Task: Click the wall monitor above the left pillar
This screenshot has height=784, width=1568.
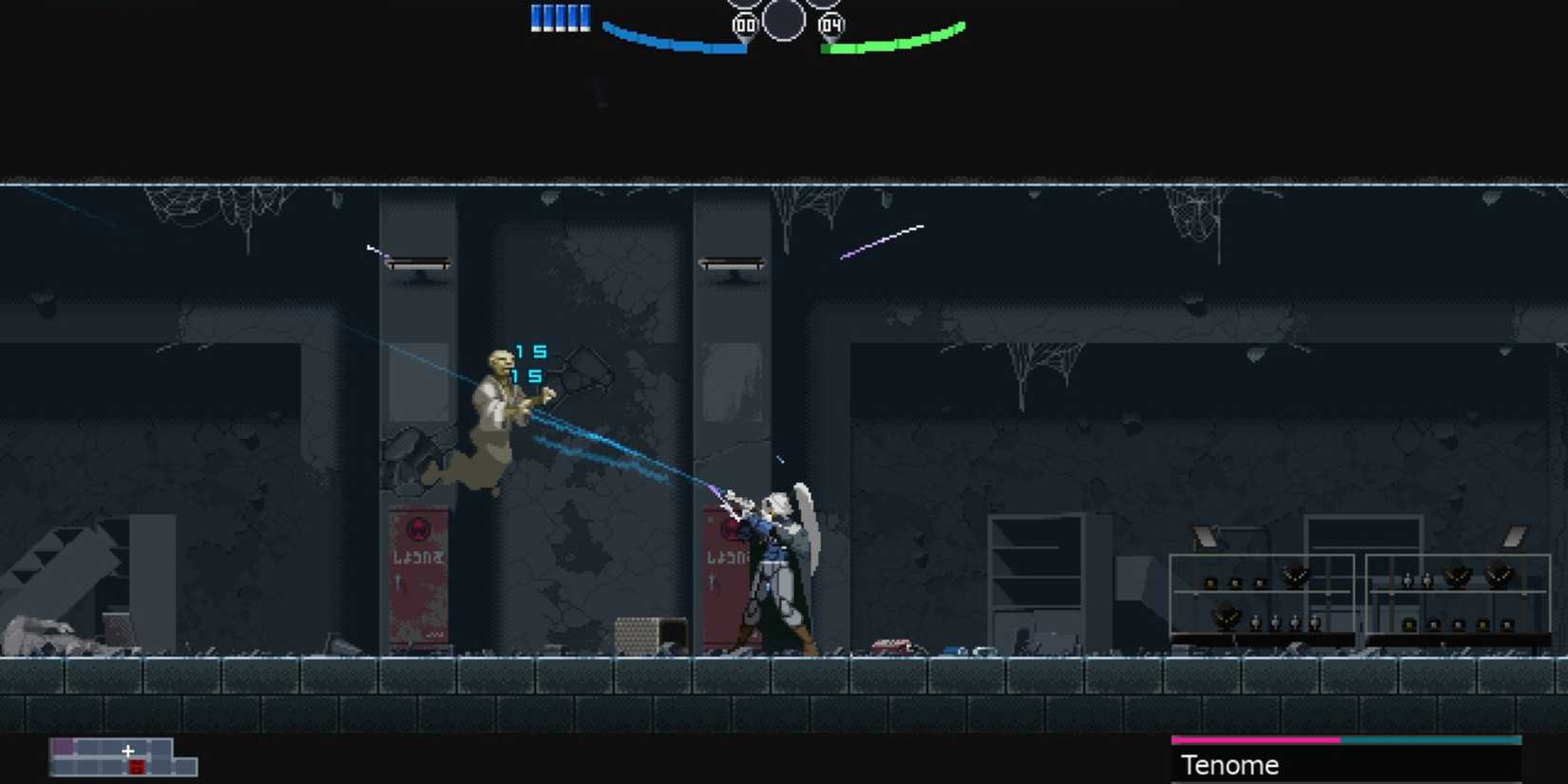Action: (418, 263)
